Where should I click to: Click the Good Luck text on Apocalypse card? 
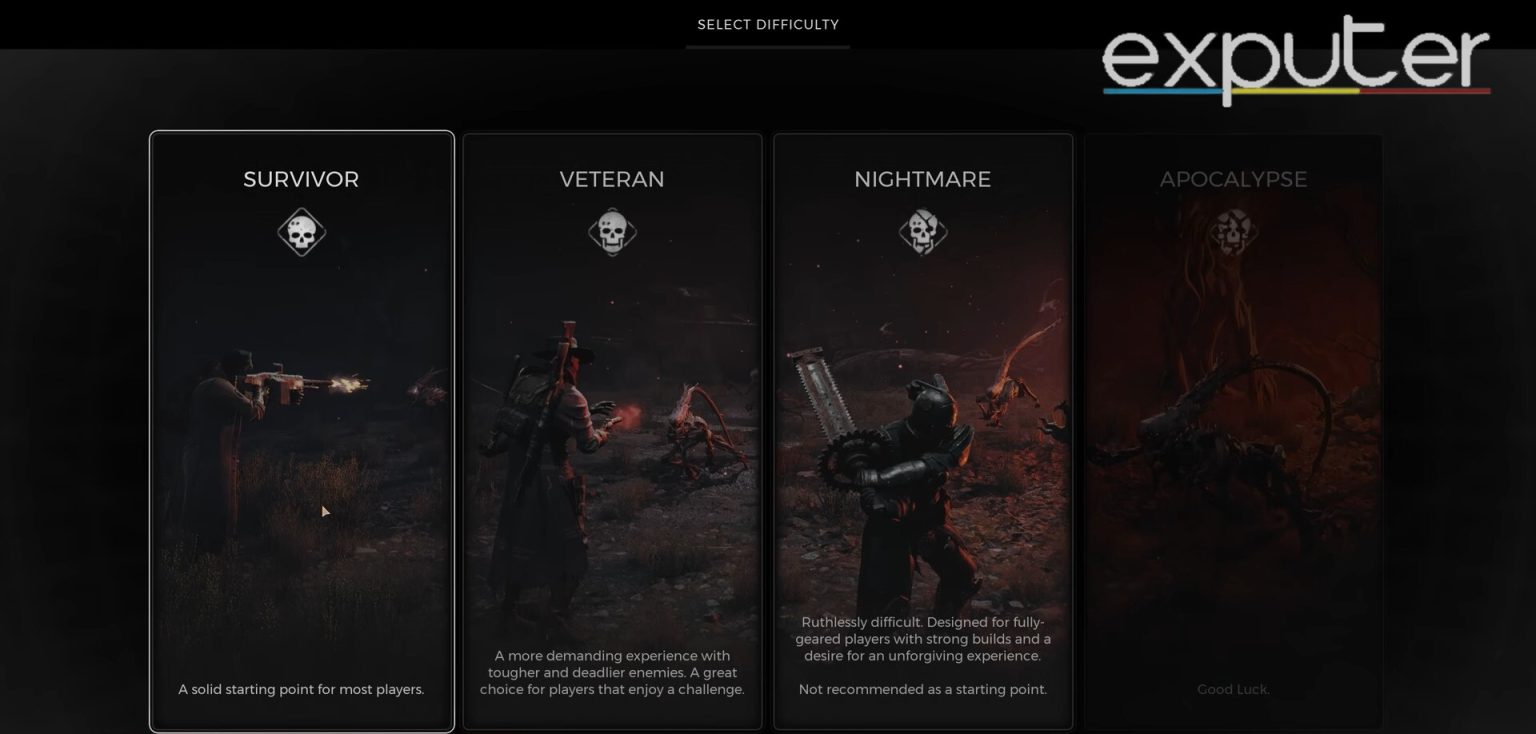pyautogui.click(x=1233, y=689)
